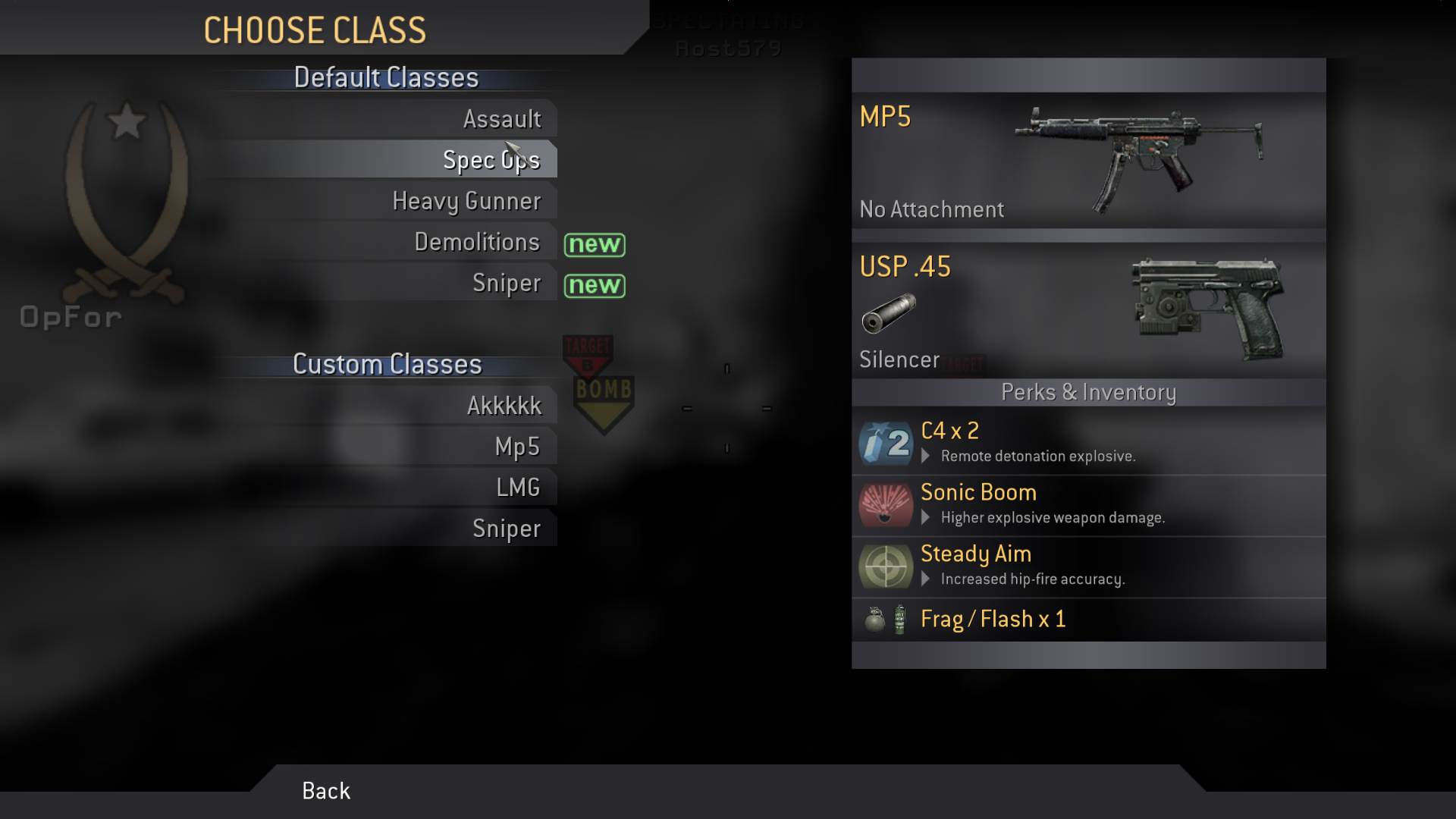Select the Assault default class
1456x819 pixels.
(x=503, y=119)
